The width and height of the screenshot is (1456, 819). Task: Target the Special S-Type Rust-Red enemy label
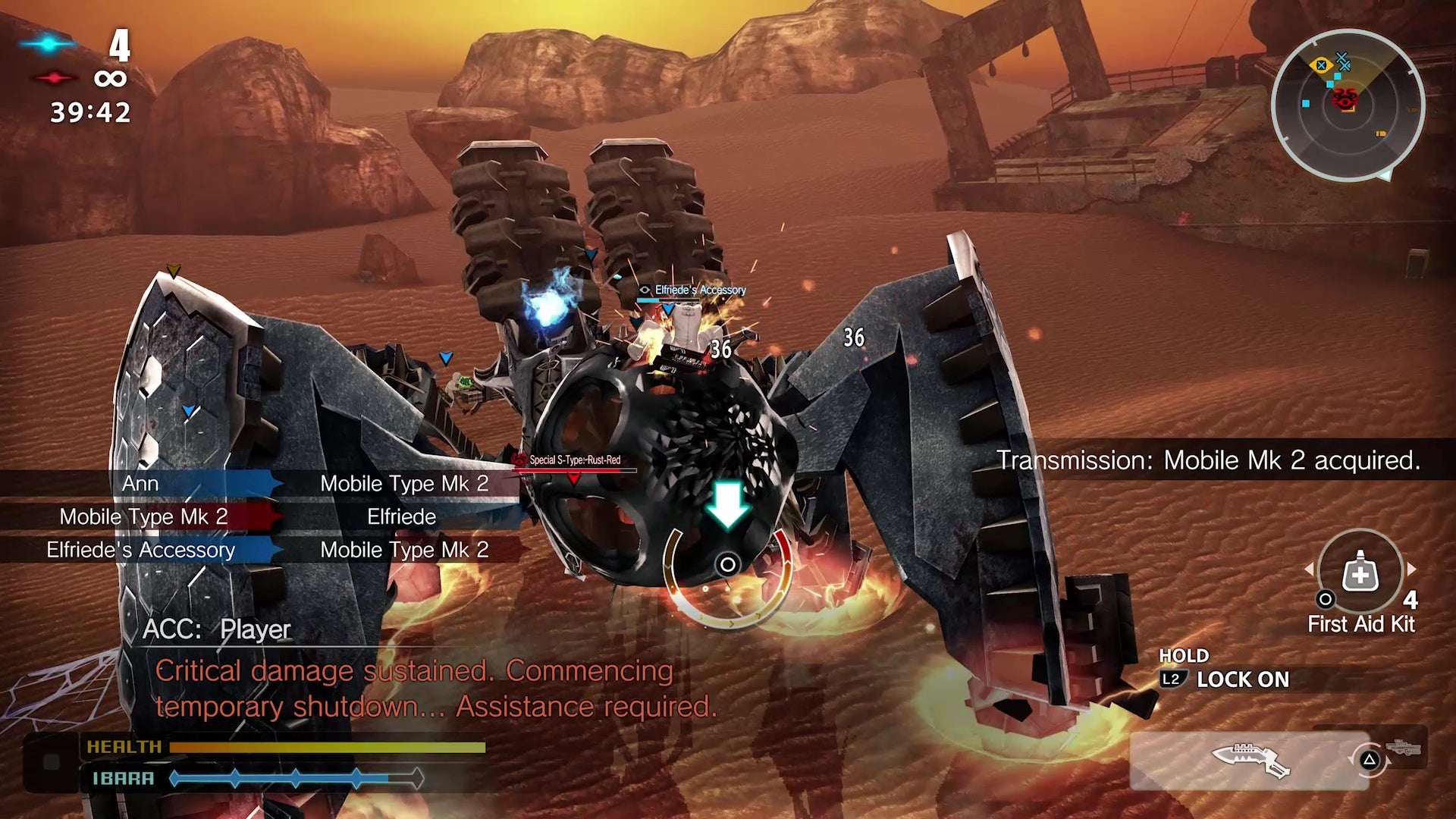[574, 460]
